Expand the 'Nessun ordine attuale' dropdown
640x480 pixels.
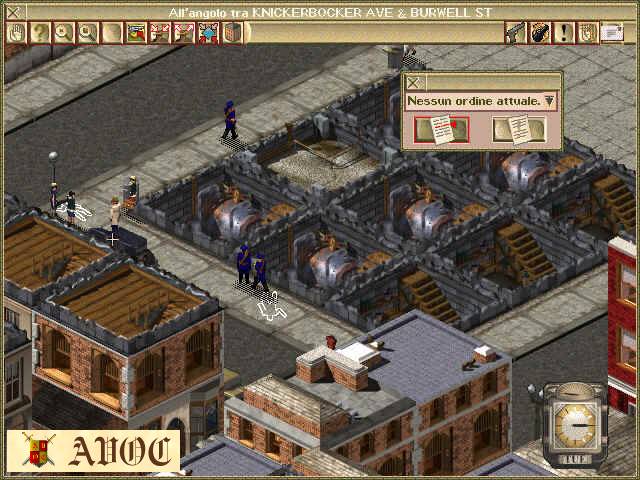tap(549, 101)
